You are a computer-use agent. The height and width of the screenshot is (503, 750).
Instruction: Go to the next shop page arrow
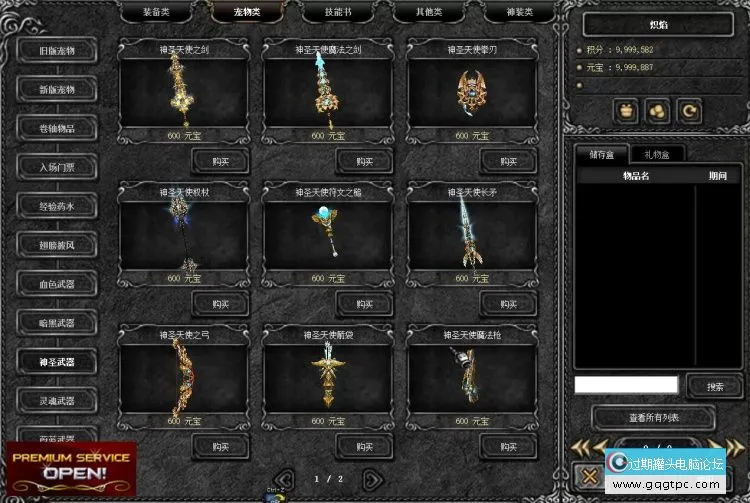(x=372, y=479)
